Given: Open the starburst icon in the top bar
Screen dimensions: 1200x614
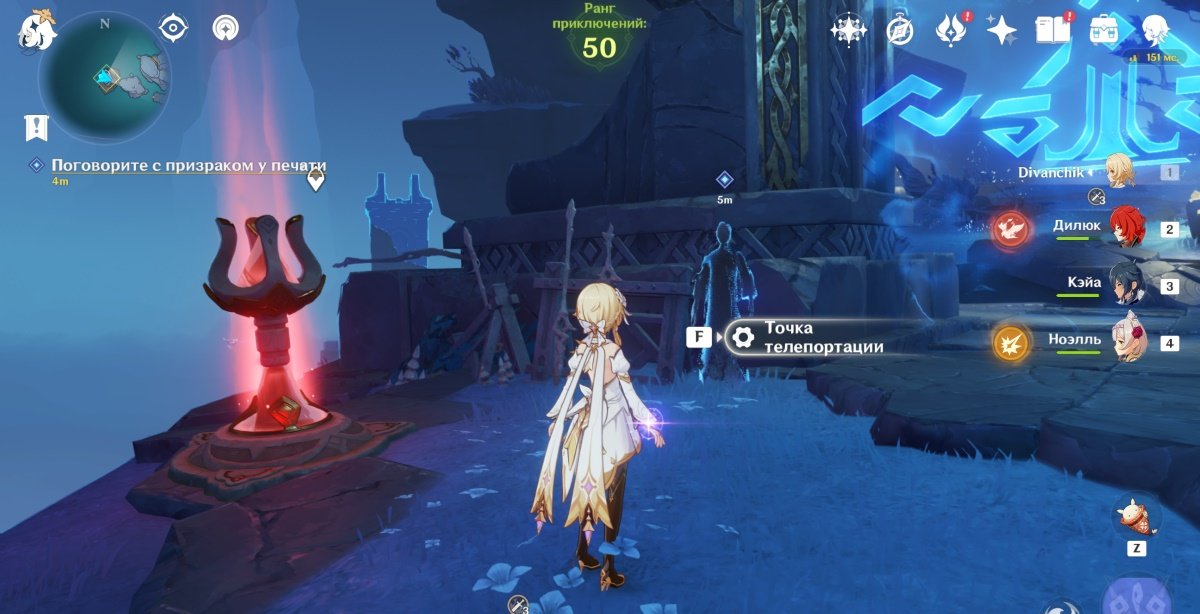Looking at the screenshot, I should [848, 31].
